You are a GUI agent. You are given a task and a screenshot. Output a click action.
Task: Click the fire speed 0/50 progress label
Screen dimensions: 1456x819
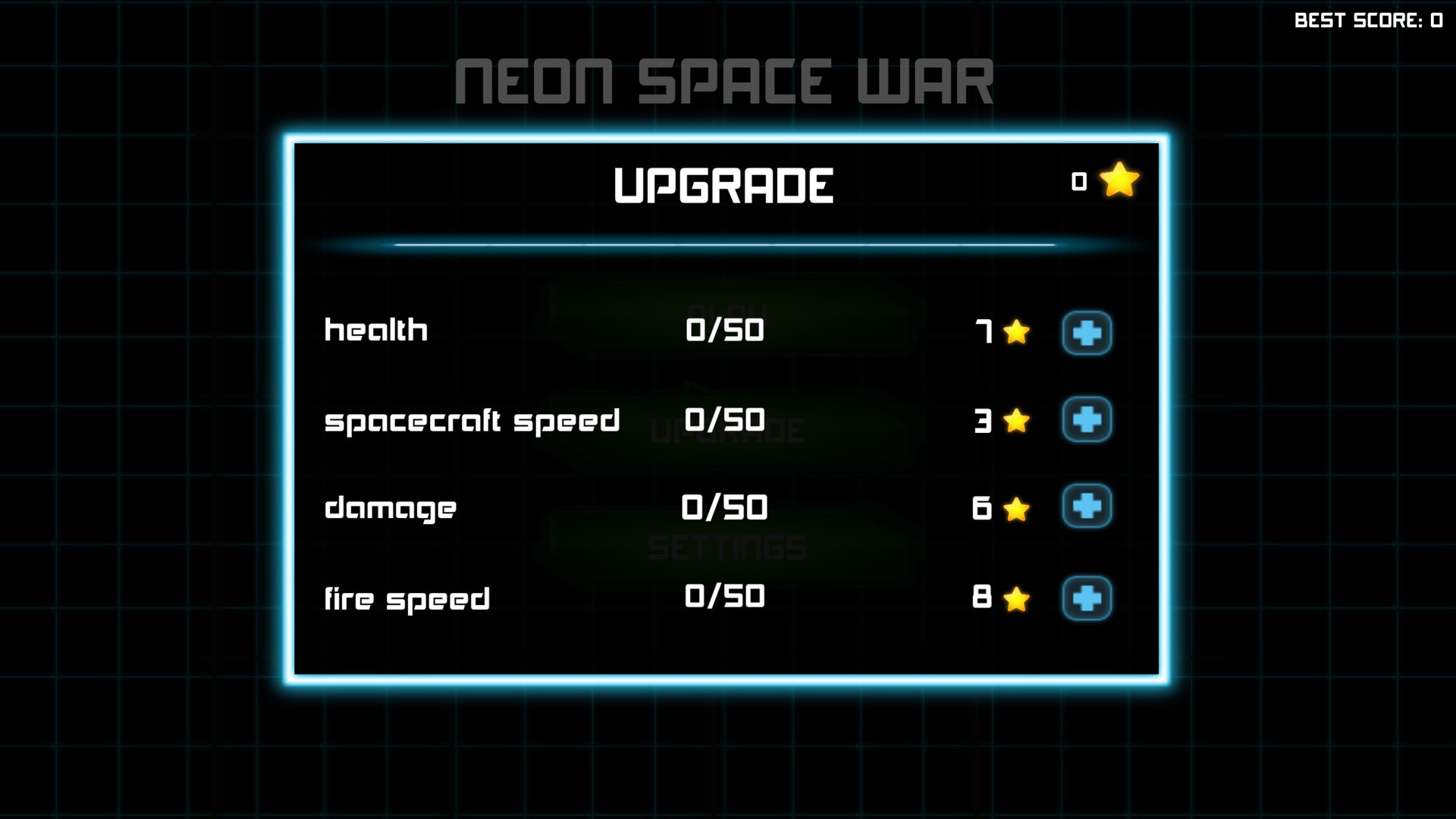tap(724, 597)
